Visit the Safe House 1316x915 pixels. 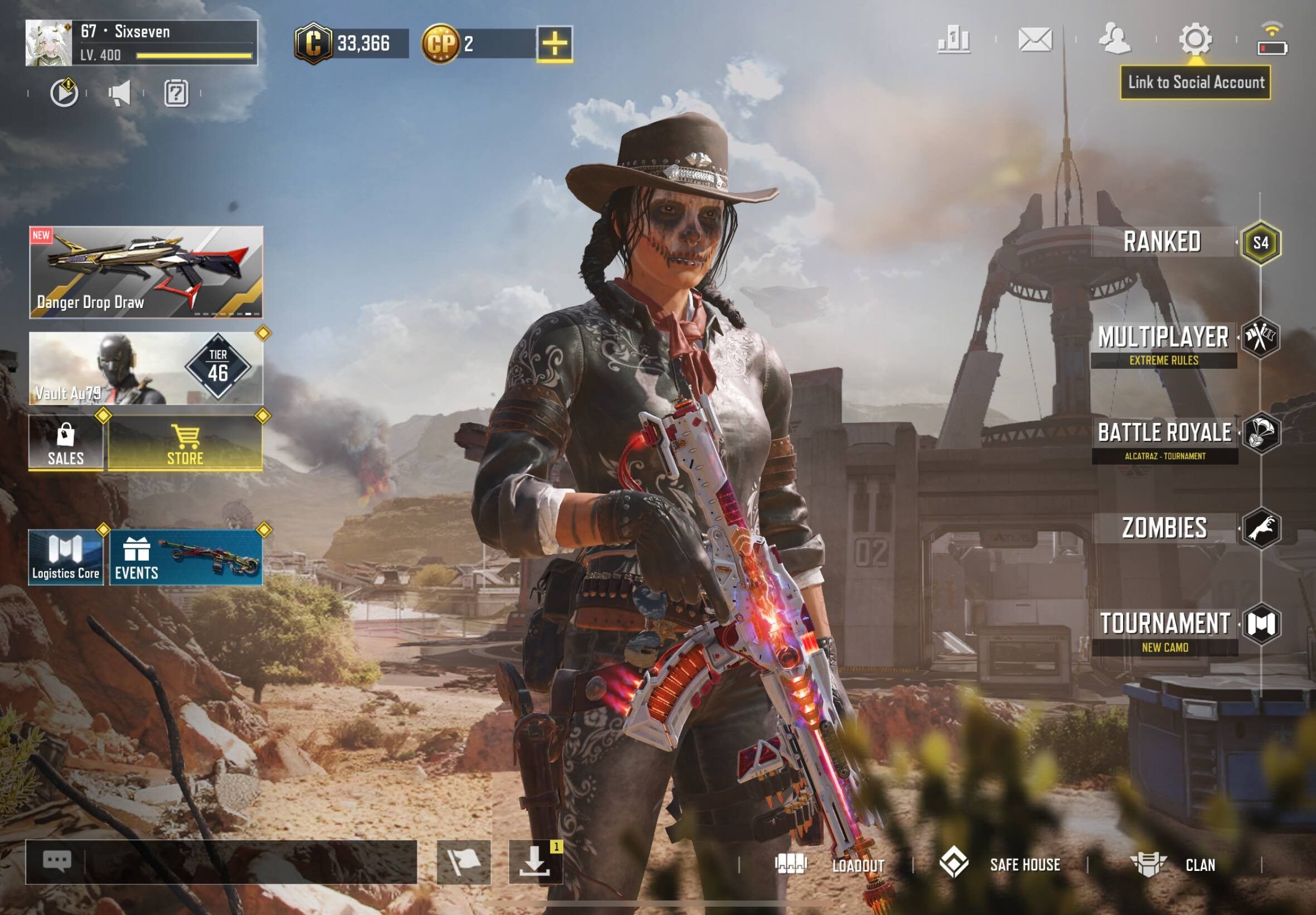click(x=1000, y=865)
